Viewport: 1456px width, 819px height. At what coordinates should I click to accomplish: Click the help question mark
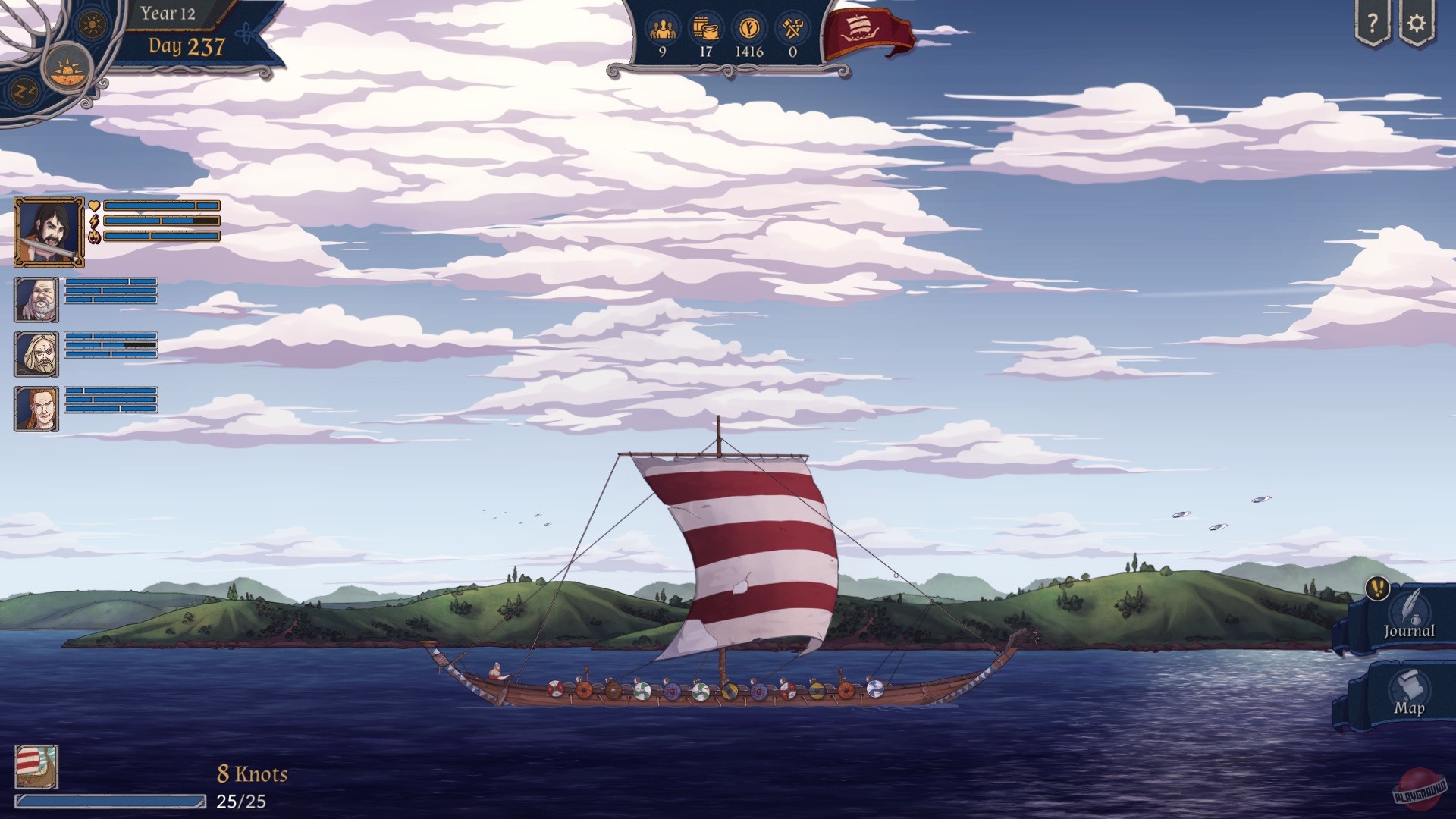(1374, 24)
